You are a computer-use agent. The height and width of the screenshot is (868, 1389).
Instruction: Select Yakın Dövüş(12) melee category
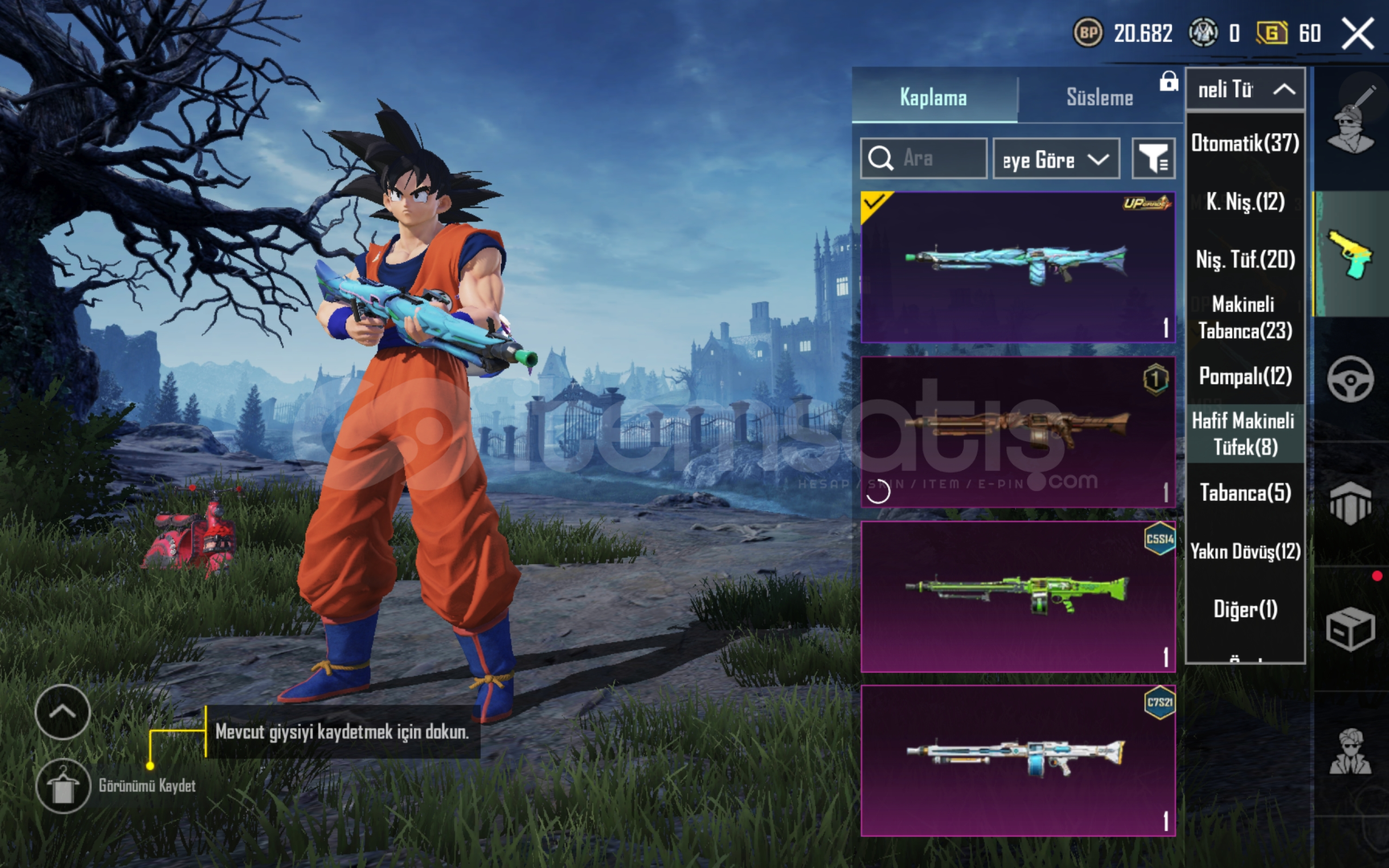point(1245,551)
